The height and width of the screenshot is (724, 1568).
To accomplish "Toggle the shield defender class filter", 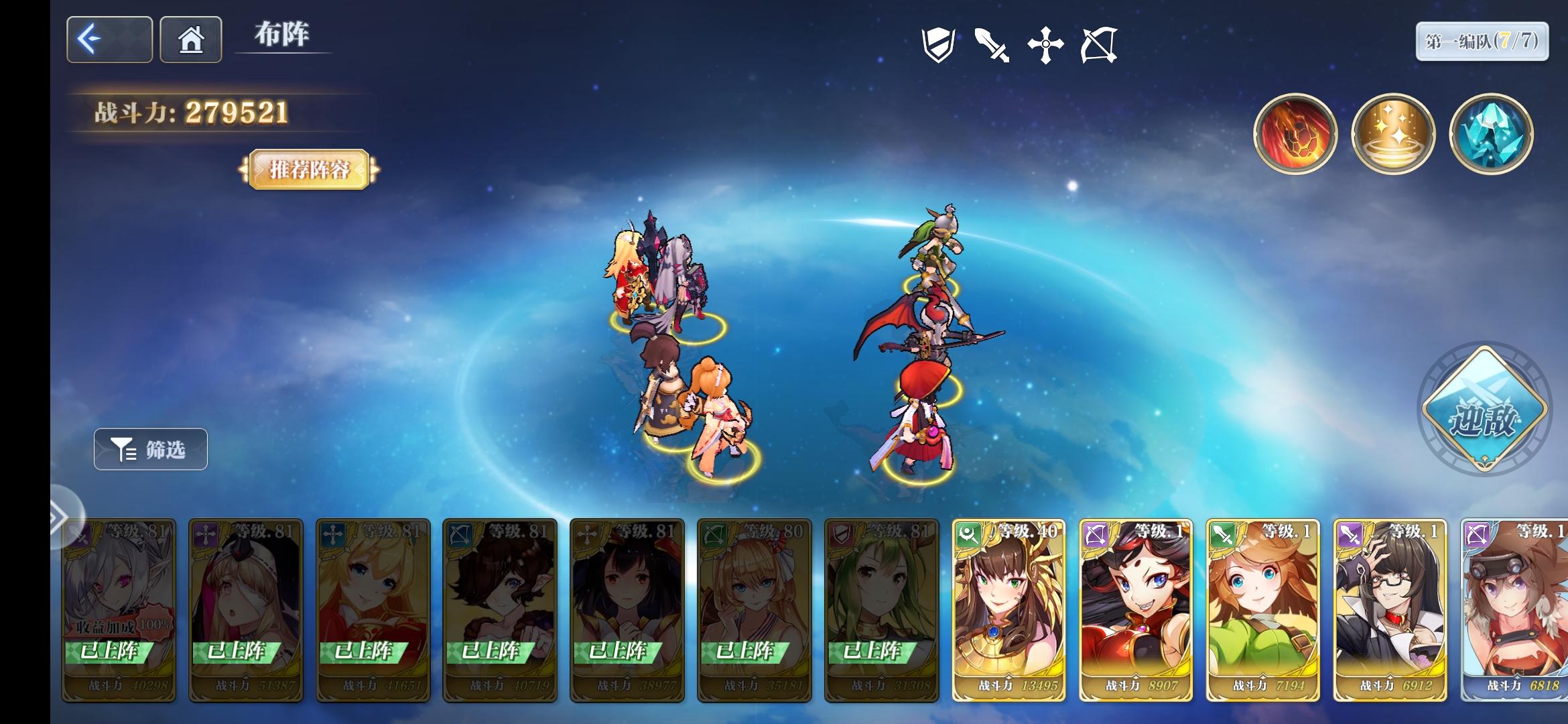I will pyautogui.click(x=937, y=44).
